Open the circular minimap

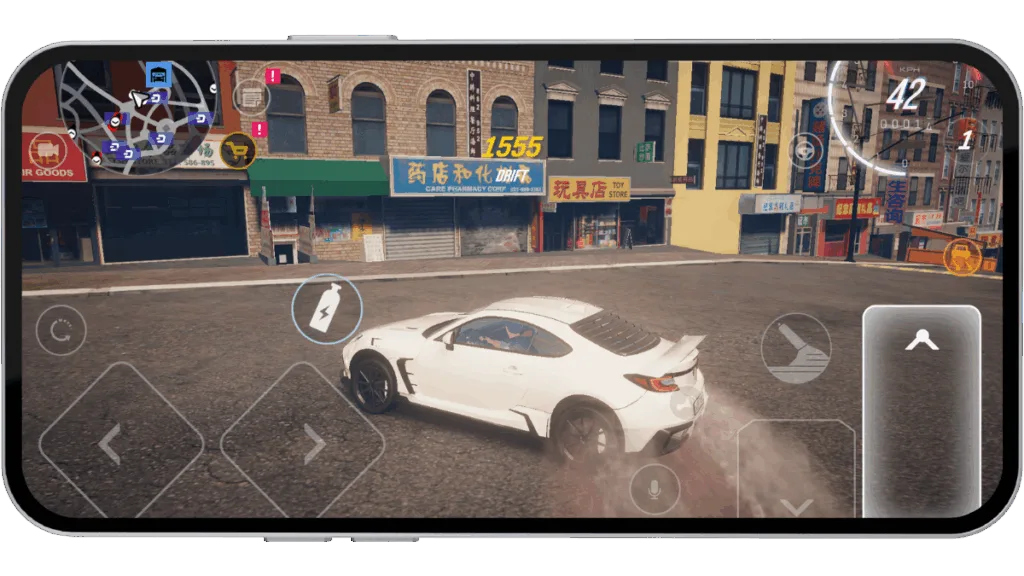[137, 118]
